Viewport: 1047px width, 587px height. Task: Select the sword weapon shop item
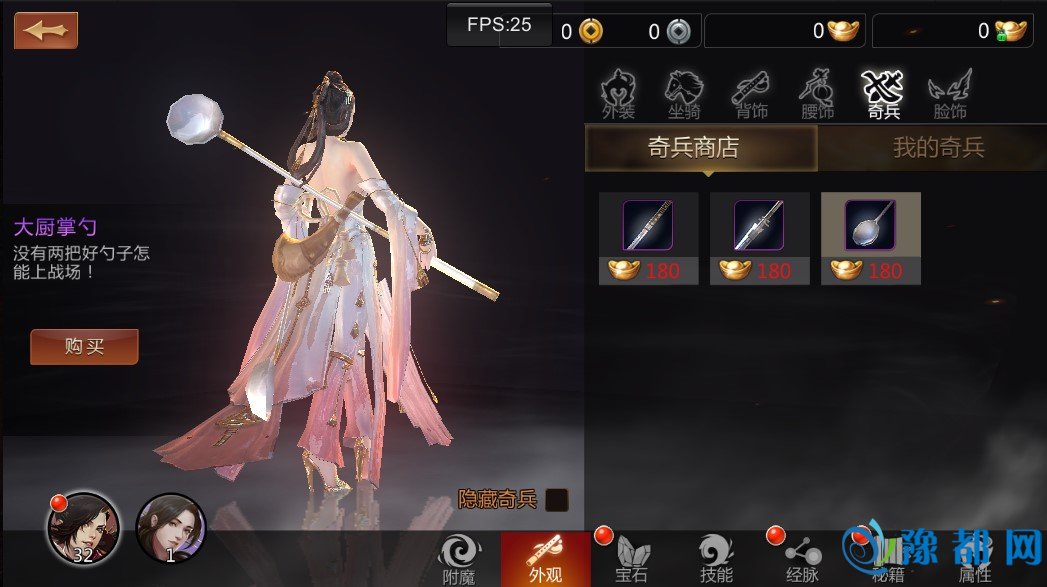[648, 238]
